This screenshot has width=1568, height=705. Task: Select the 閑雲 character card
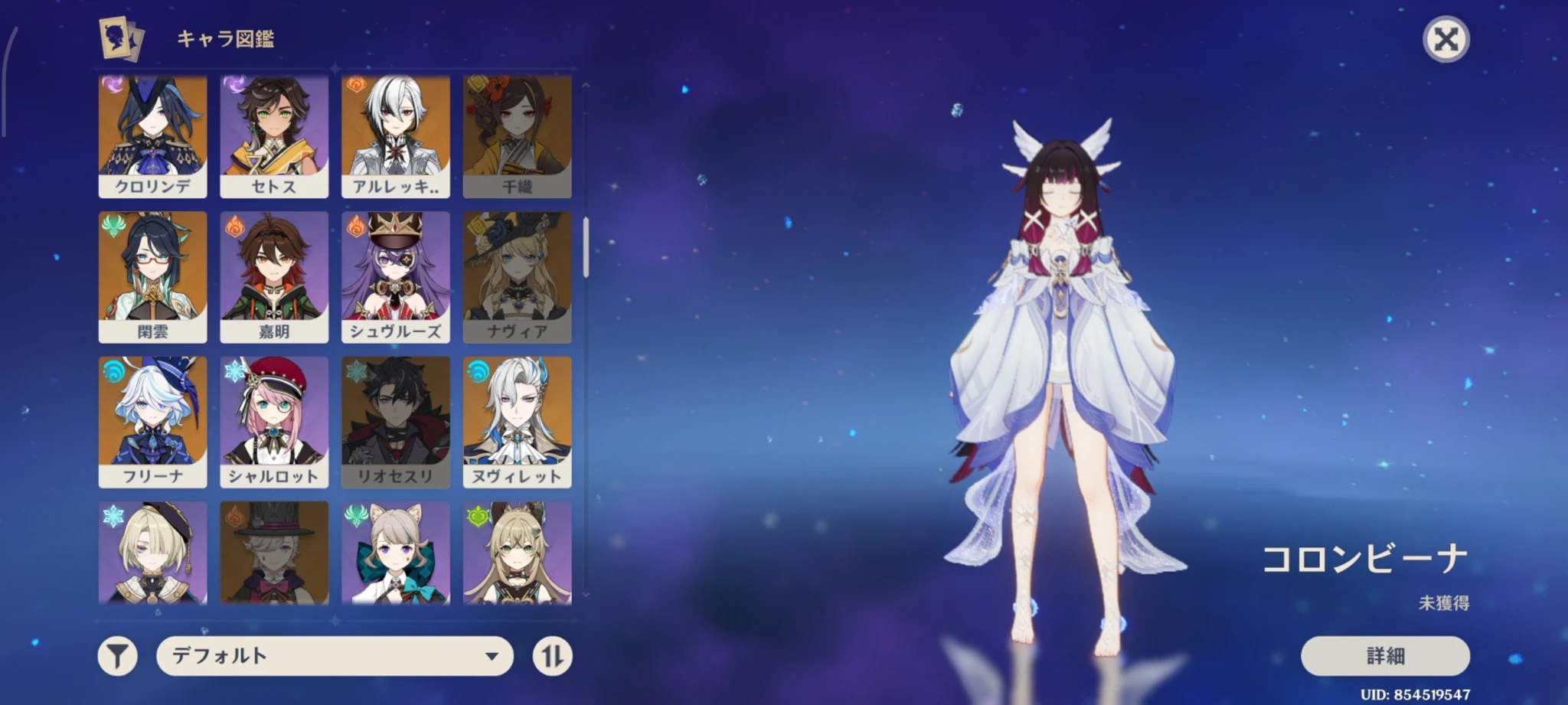(x=152, y=276)
